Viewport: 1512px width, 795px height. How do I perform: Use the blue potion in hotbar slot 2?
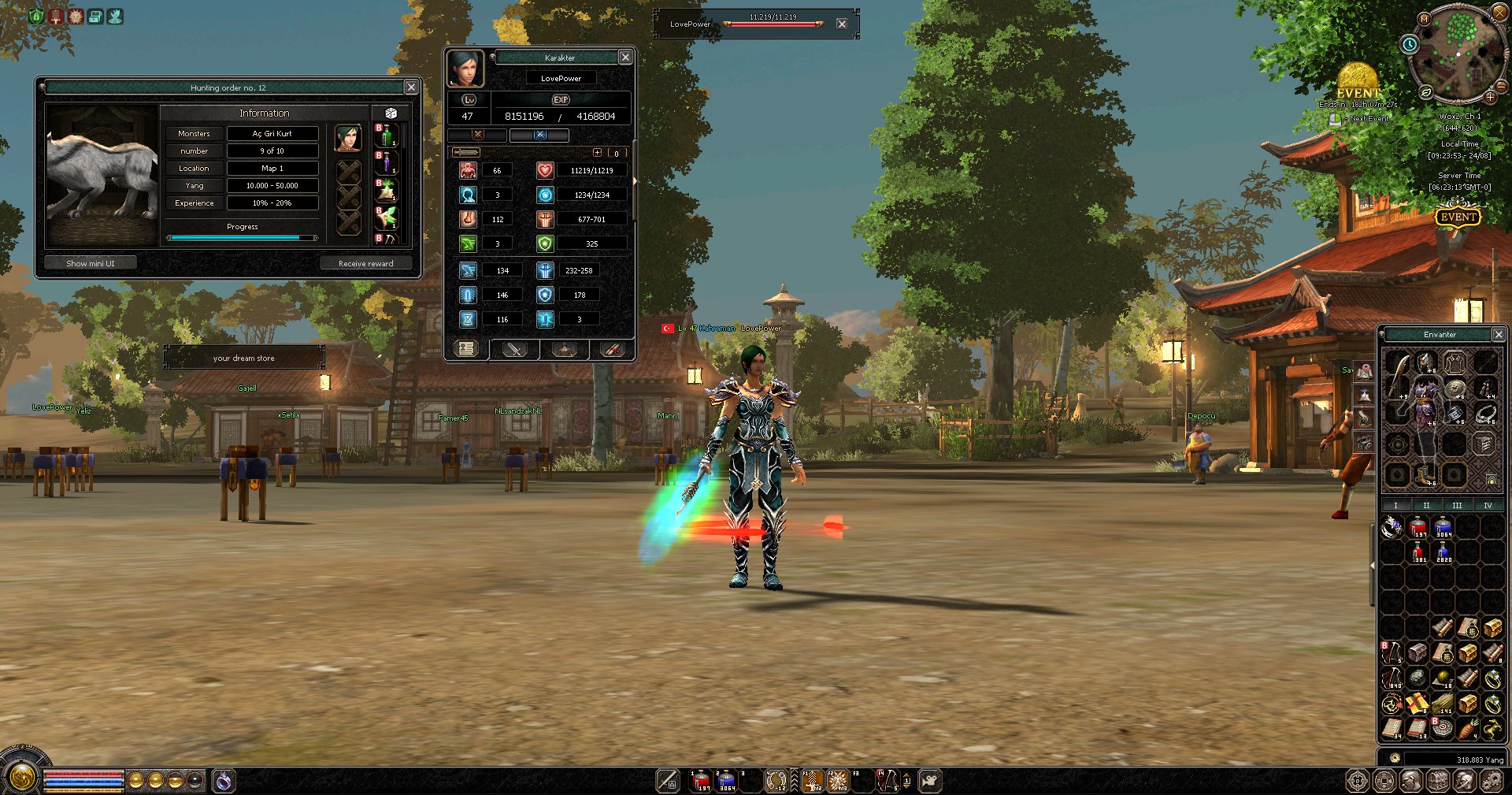[x=726, y=781]
